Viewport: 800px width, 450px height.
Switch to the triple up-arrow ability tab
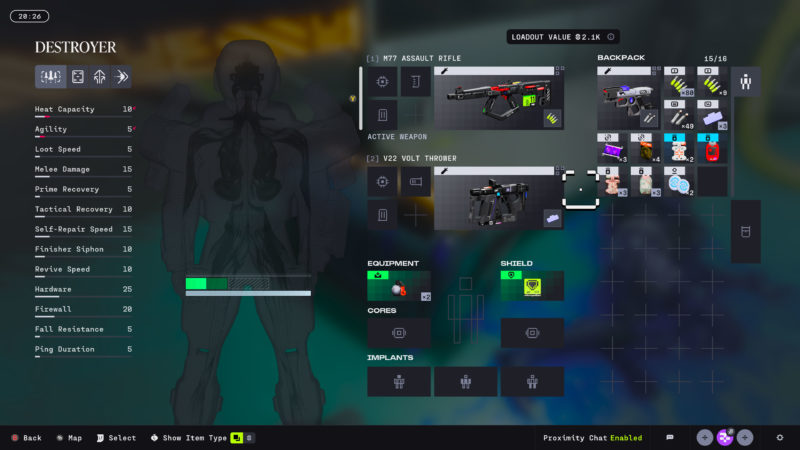(x=98, y=77)
